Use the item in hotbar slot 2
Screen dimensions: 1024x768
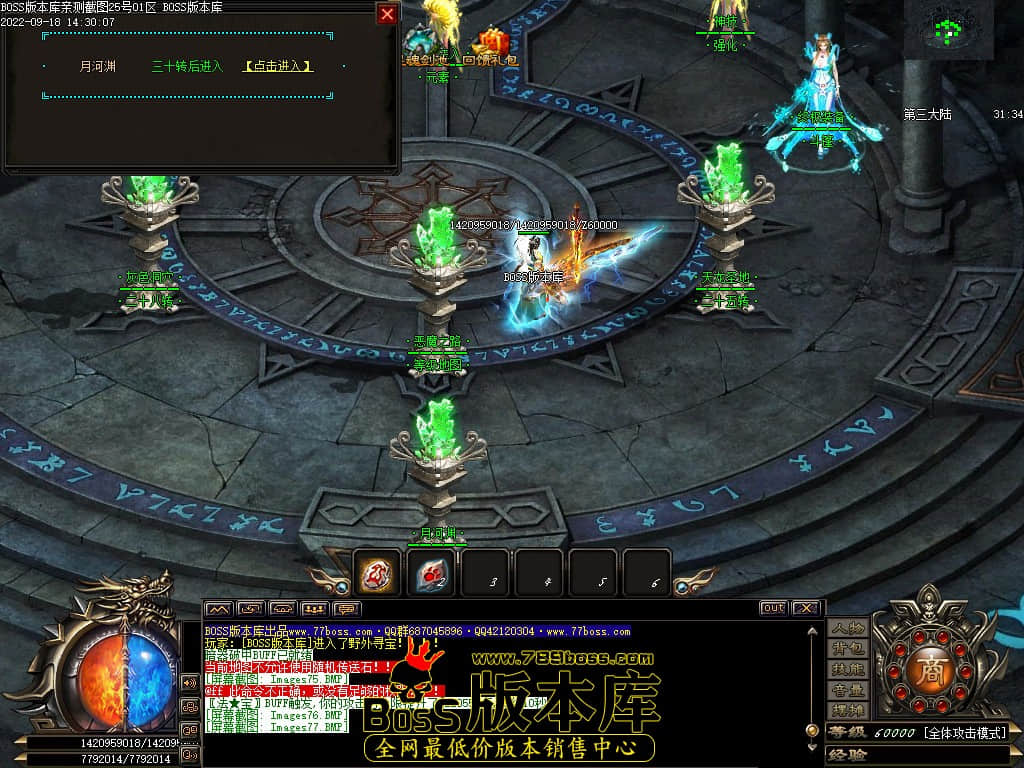click(x=431, y=573)
